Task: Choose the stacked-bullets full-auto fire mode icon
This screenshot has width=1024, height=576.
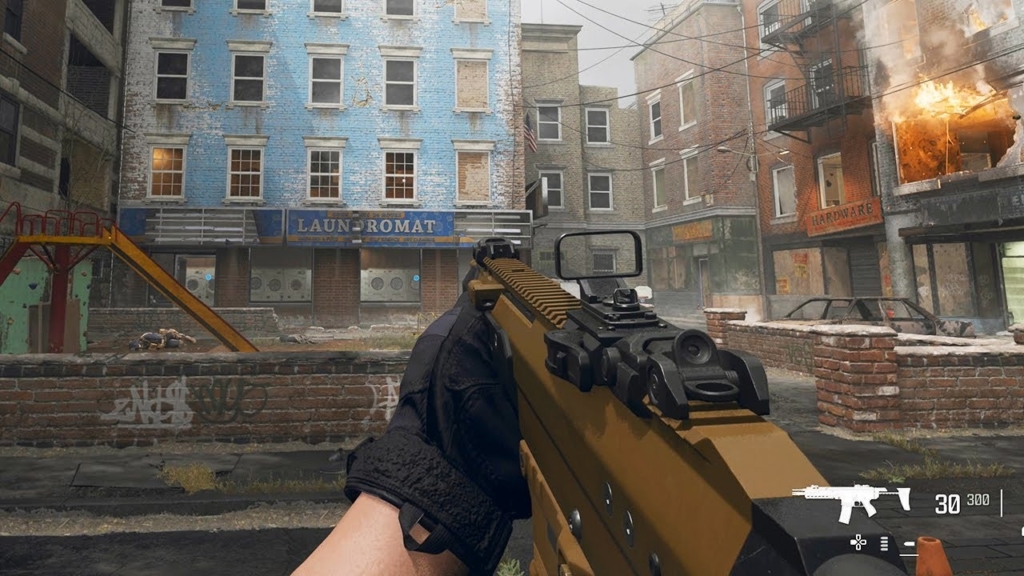Action: pyautogui.click(x=884, y=543)
